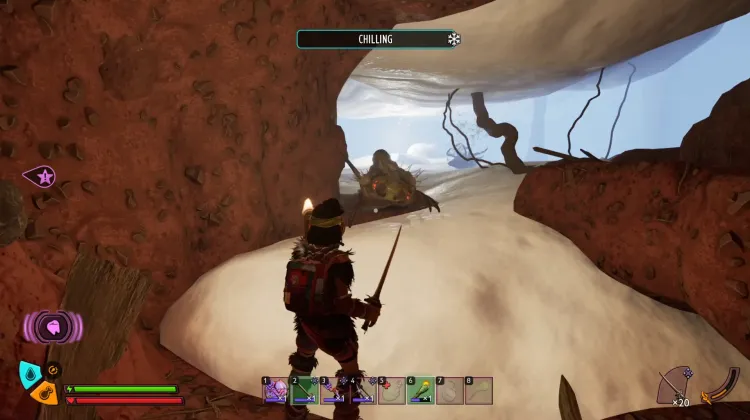Equip the weapon in hotbar slot 4

pos(362,390)
